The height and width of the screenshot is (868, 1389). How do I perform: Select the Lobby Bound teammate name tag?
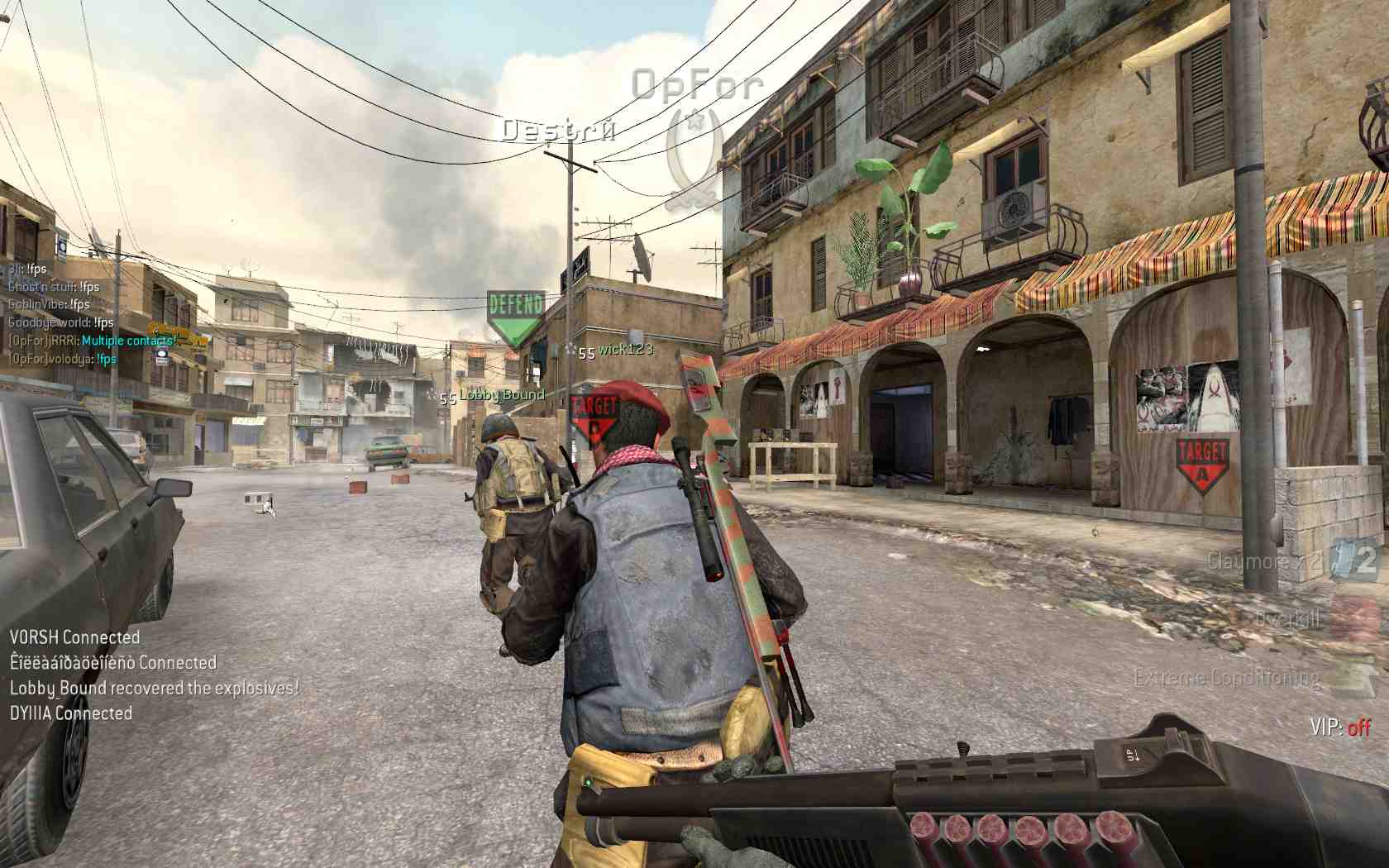pos(501,395)
